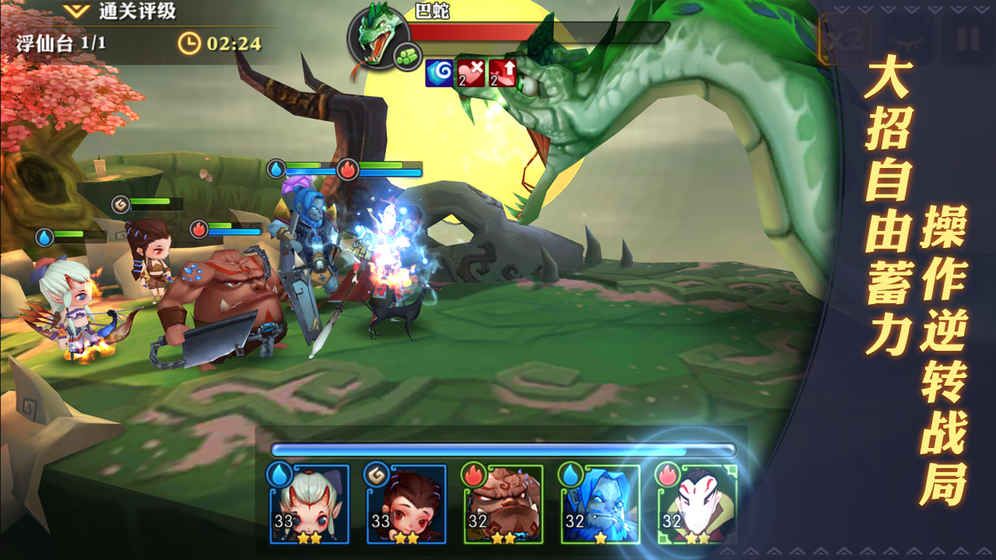Pause the battle

coord(966,40)
